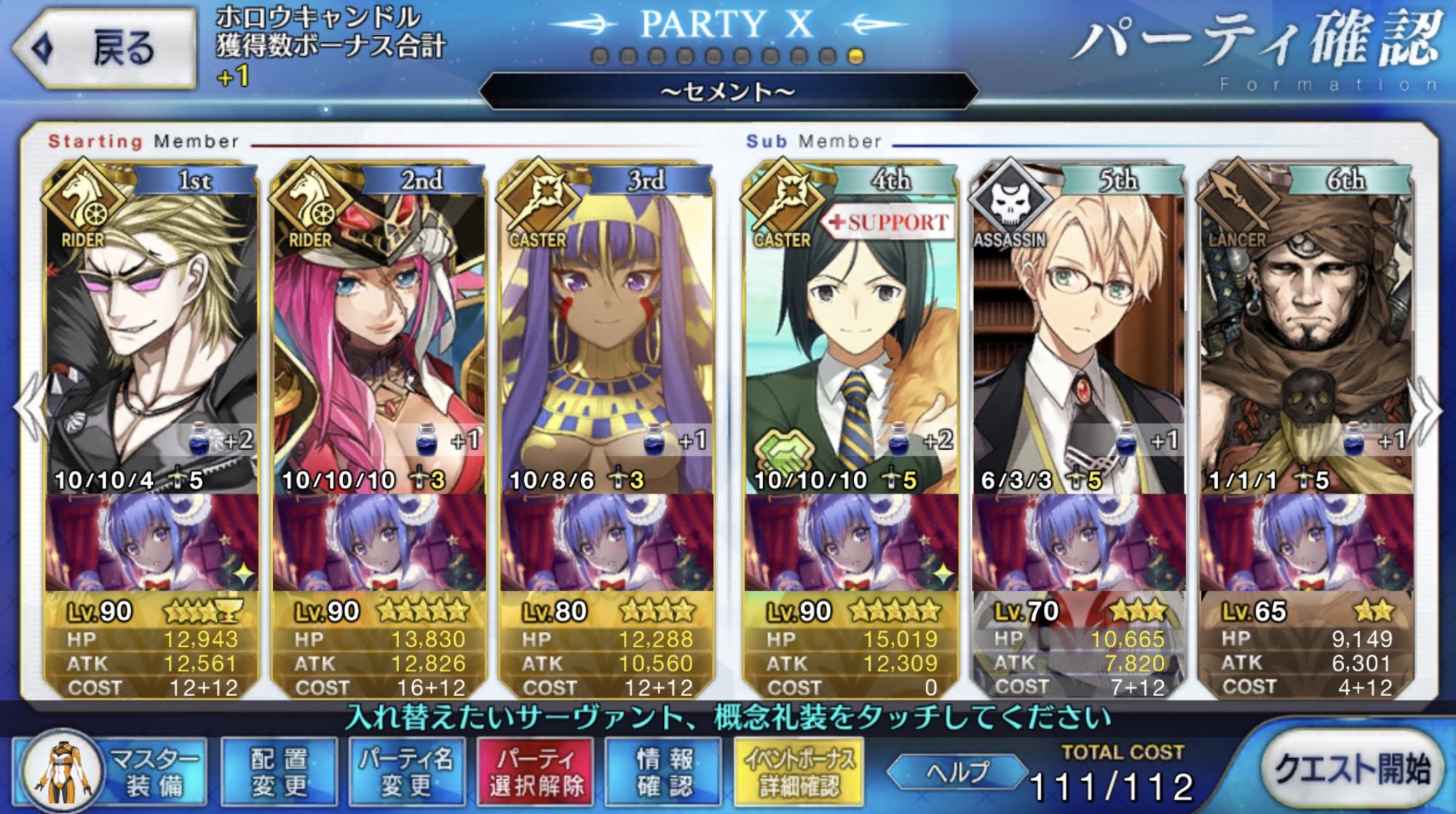View イベントボーナス詳細確認 event bonus details

click(799, 772)
